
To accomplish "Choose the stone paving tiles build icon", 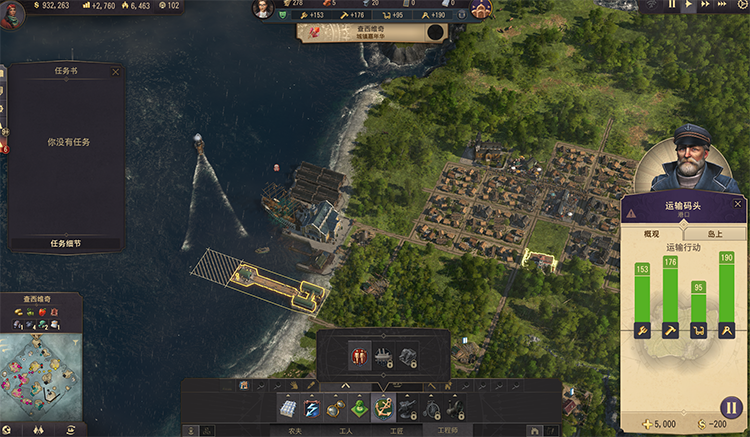I will tap(288, 408).
